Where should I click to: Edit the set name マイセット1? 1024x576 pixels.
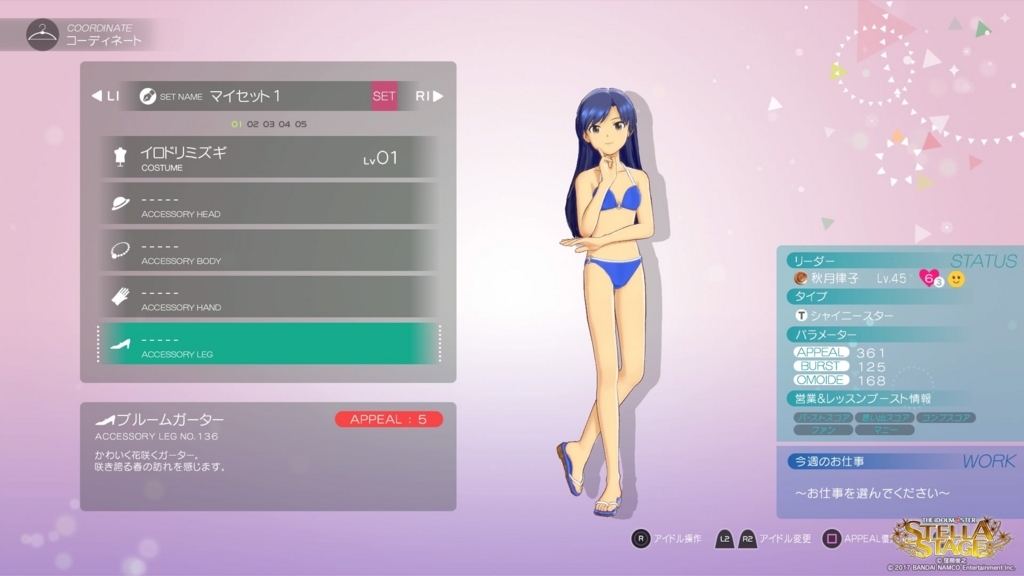pos(245,96)
